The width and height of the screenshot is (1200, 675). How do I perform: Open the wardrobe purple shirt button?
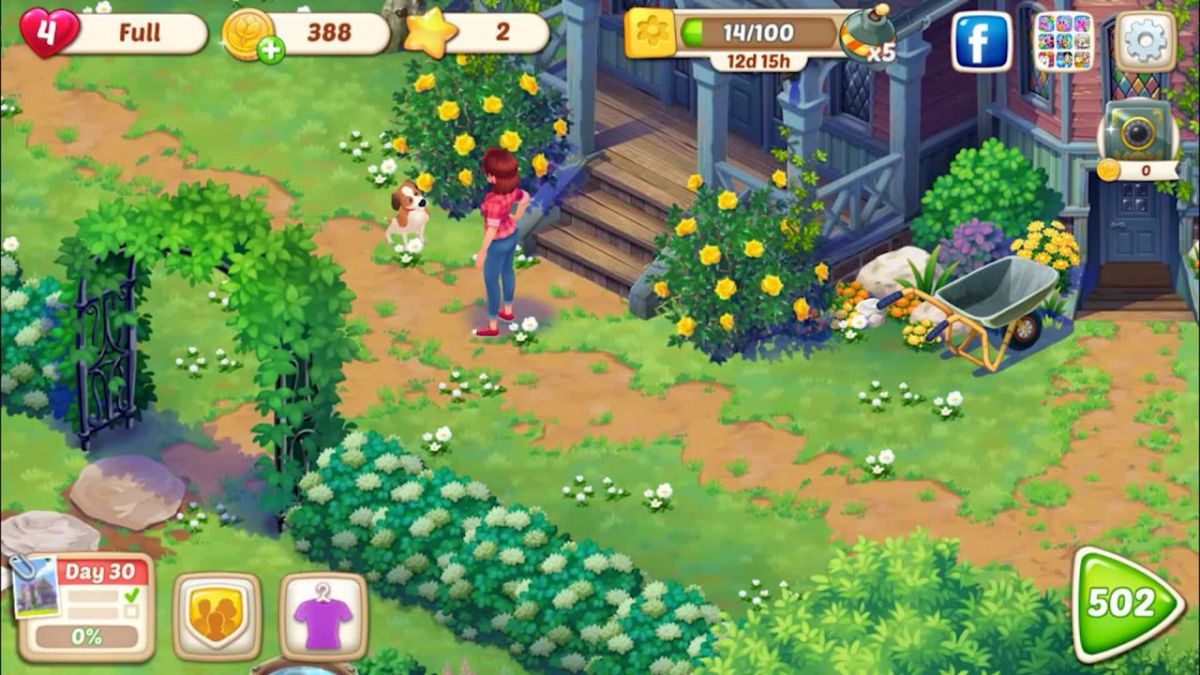click(323, 617)
